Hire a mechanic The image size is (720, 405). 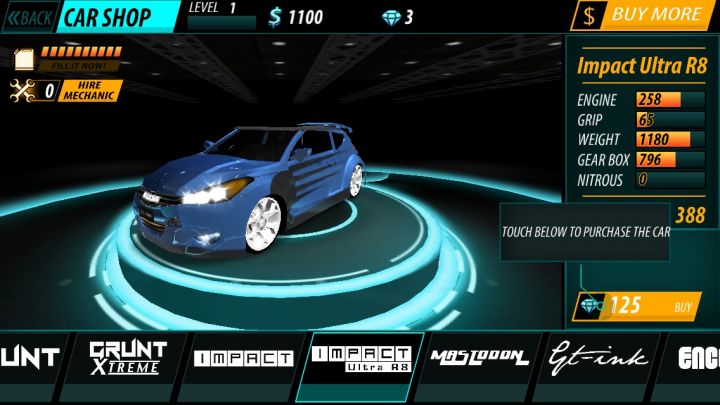(91, 91)
